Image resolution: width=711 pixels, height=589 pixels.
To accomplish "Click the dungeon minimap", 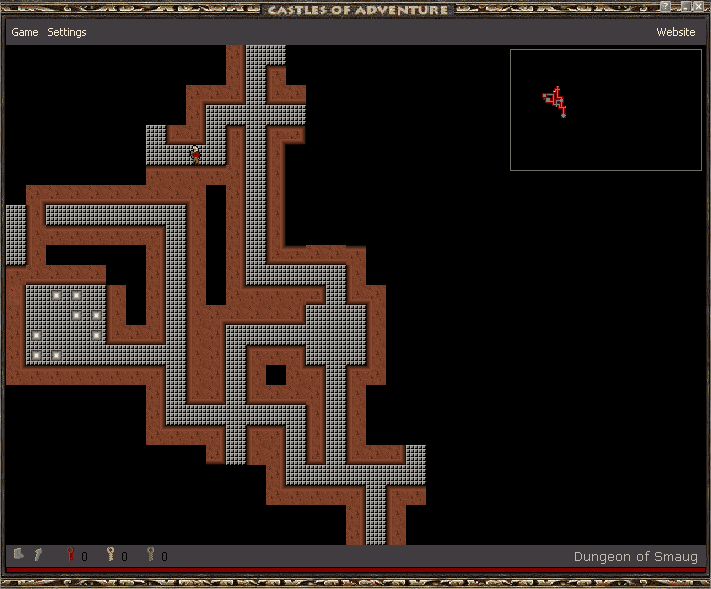I will pyautogui.click(x=605, y=110).
